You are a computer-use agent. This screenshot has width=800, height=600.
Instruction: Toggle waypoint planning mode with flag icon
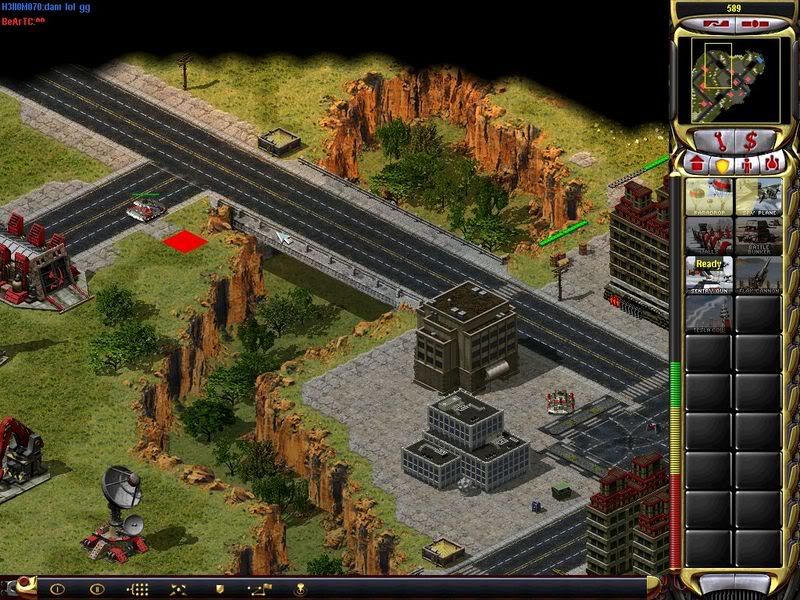pos(260,589)
